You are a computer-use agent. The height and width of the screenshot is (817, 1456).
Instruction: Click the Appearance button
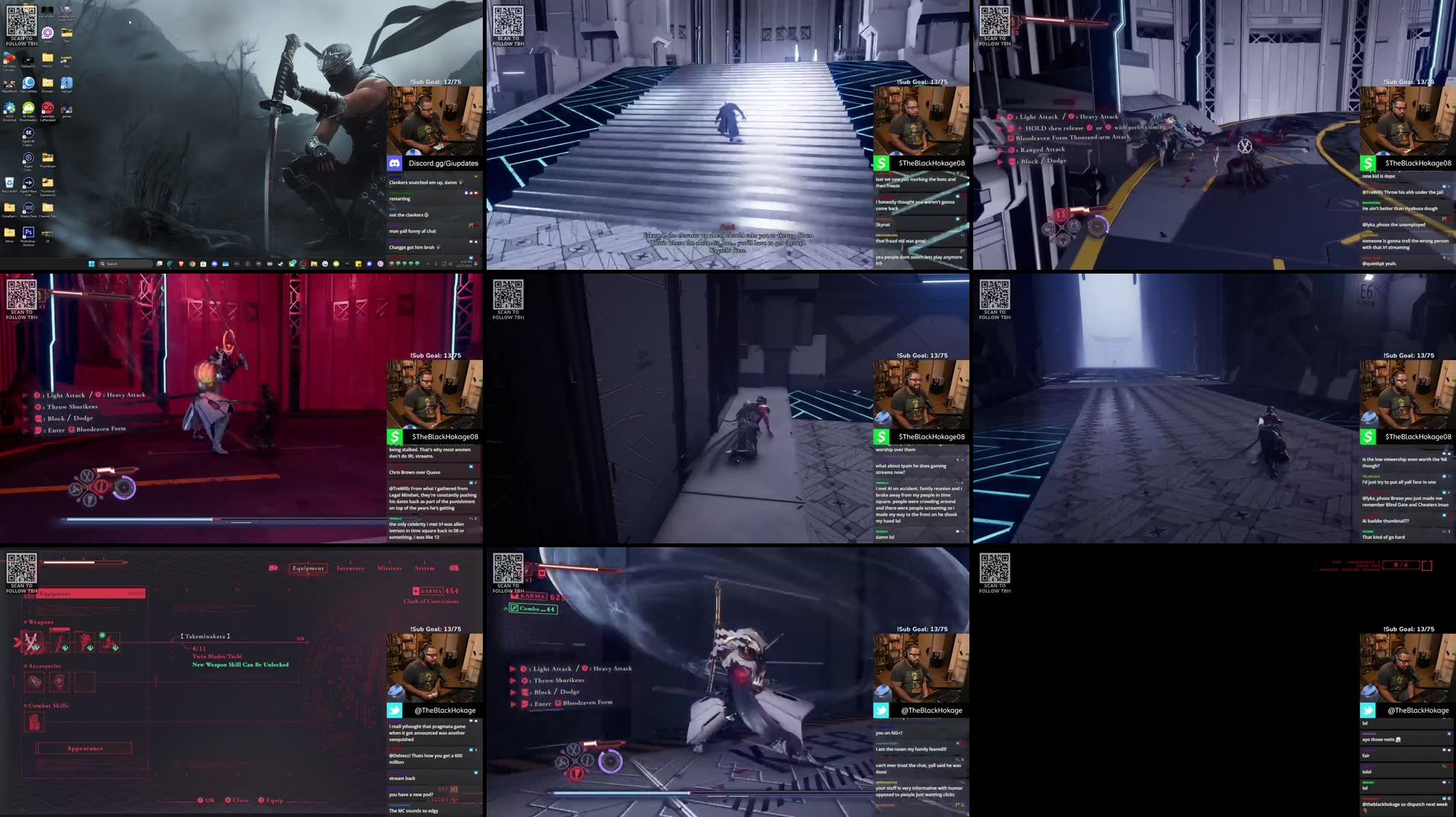[x=85, y=749]
